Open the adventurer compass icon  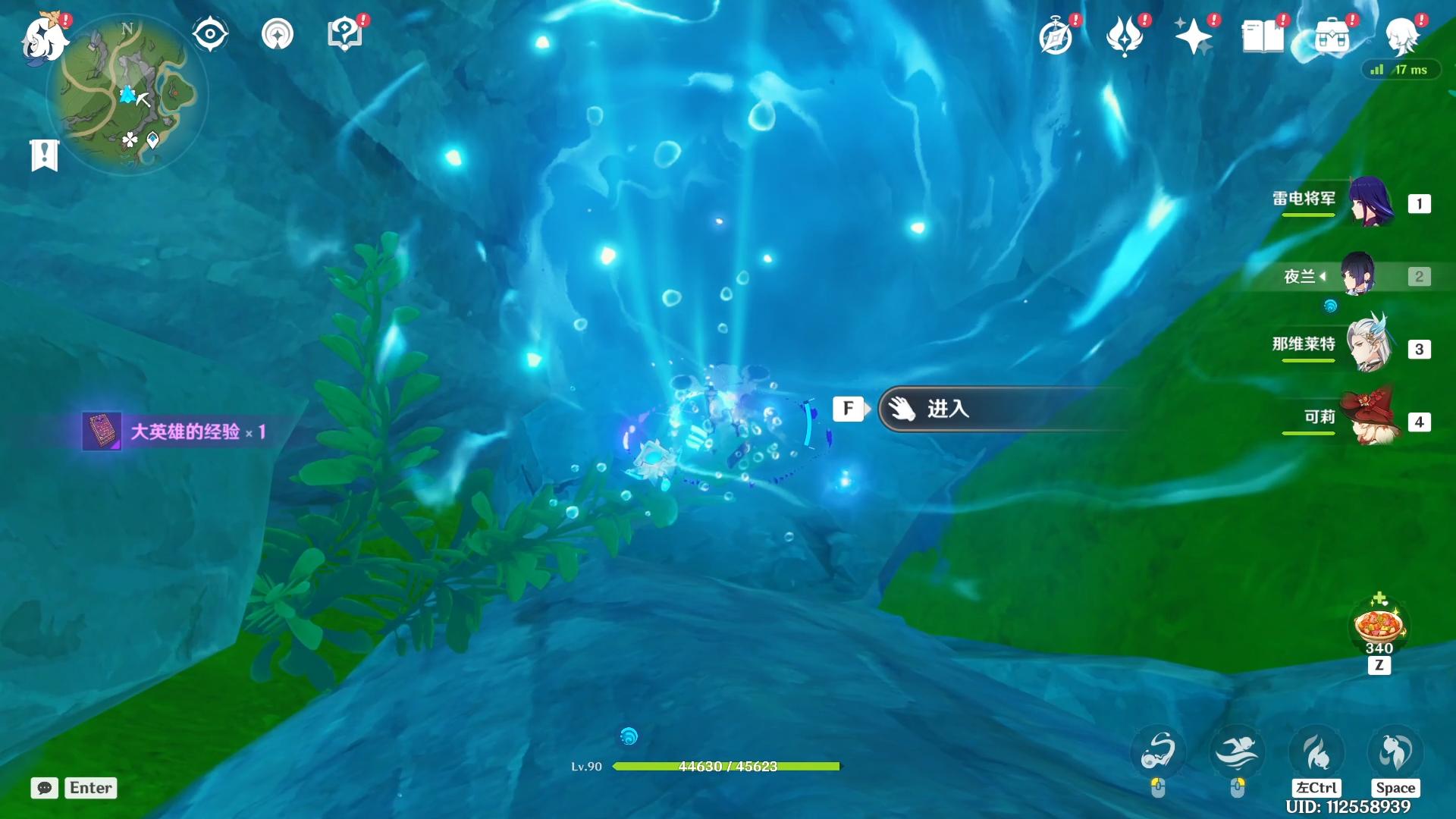1056,36
